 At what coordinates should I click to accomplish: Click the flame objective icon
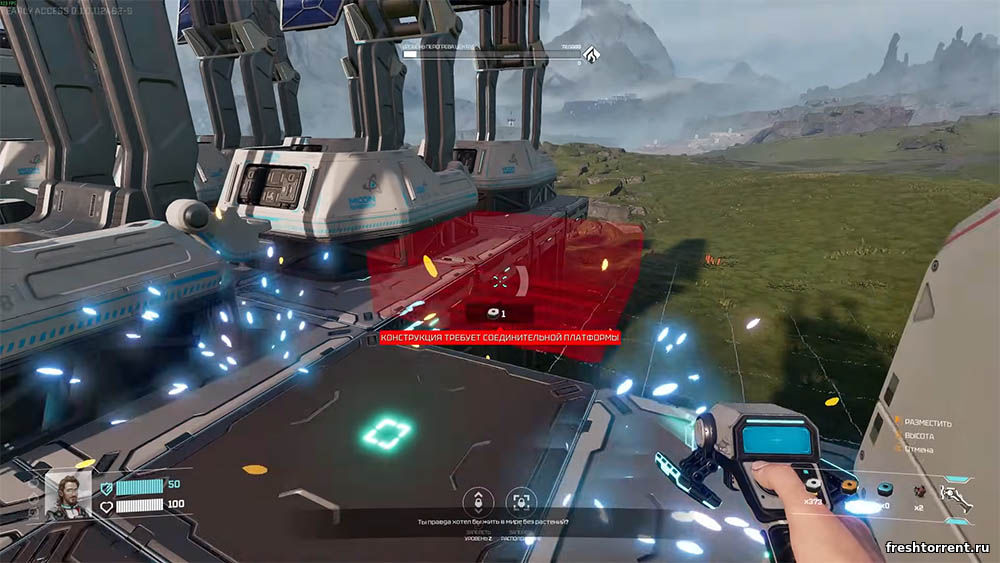[x=592, y=54]
